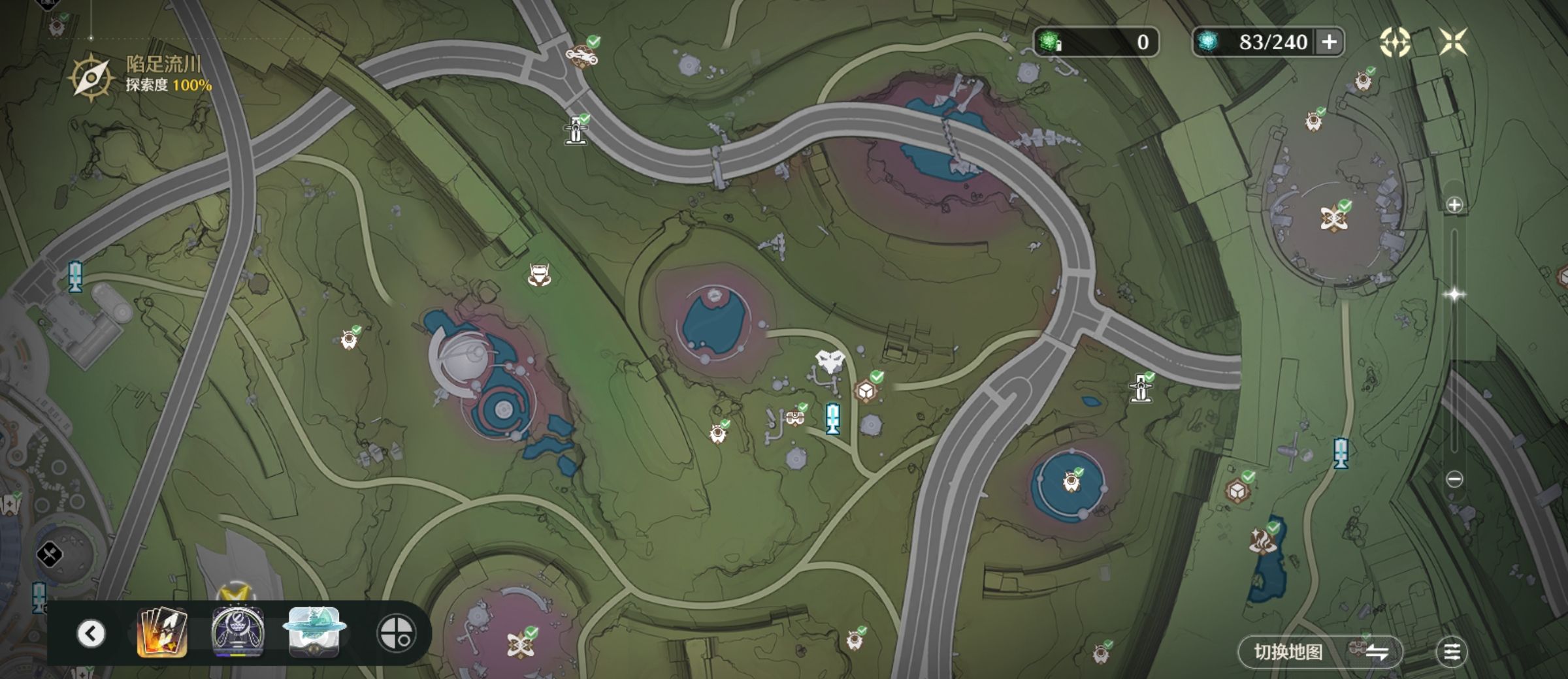The height and width of the screenshot is (679, 1568).
Task: Open the dark archway emblem shortcut
Action: (238, 632)
